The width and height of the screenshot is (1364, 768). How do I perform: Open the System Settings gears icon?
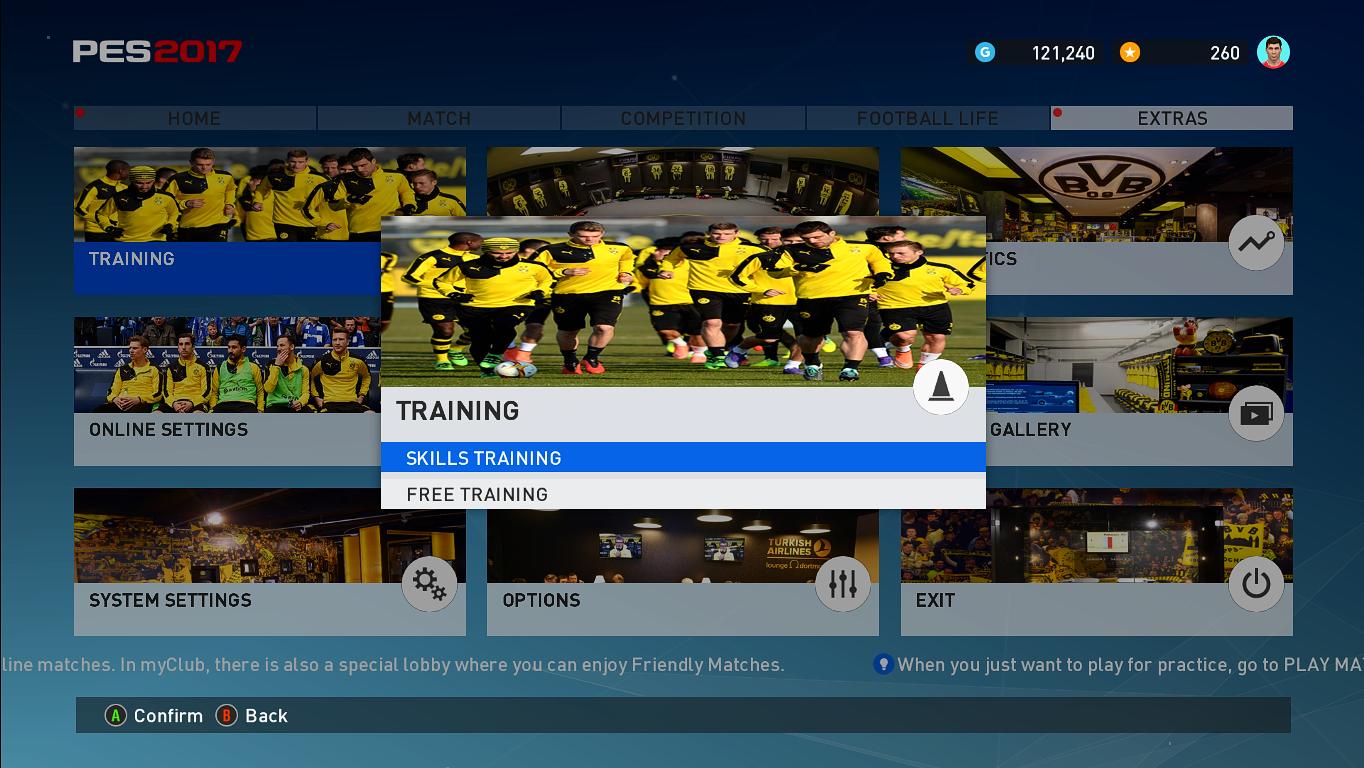(429, 584)
